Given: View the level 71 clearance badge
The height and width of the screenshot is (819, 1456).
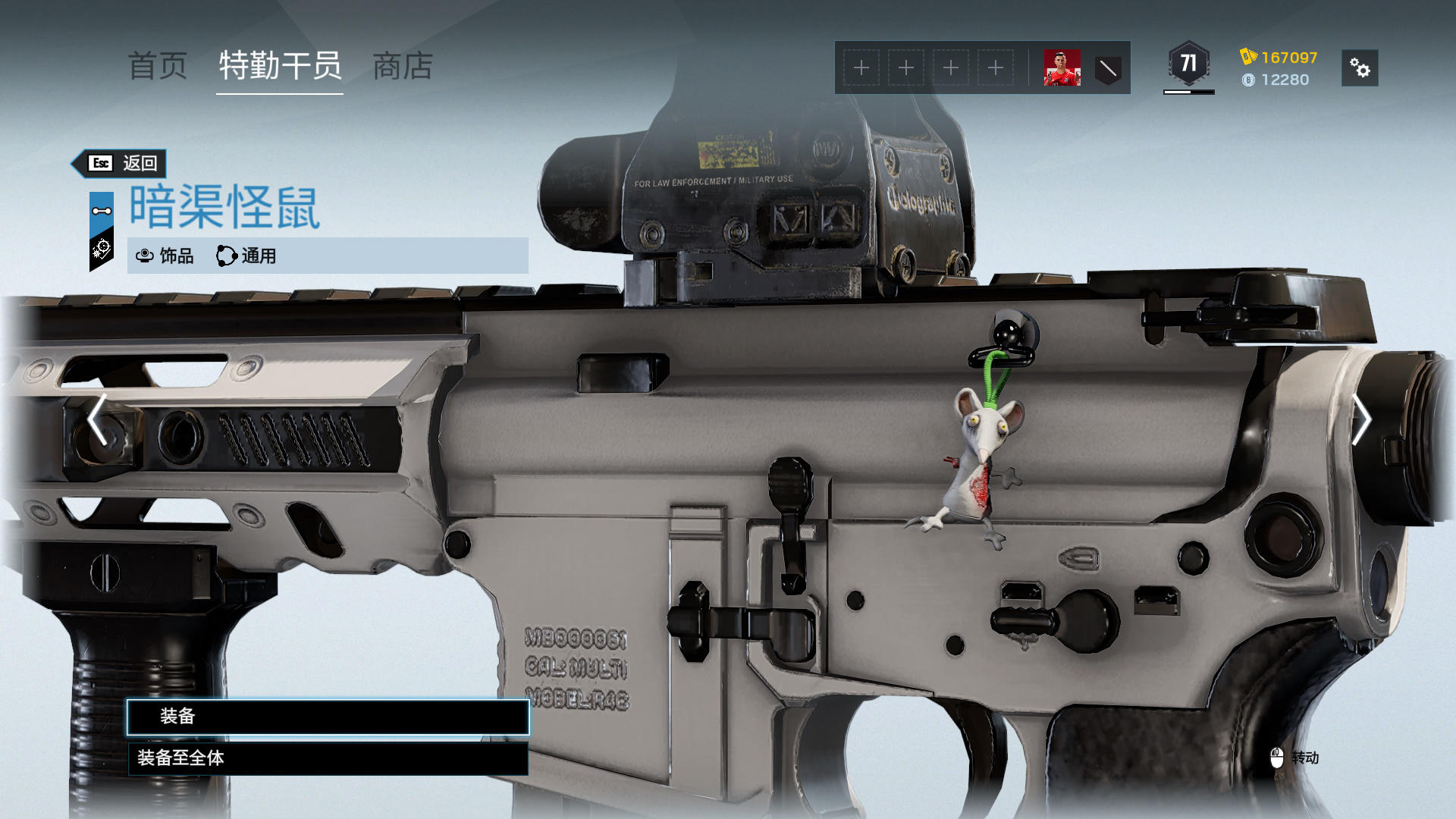Looking at the screenshot, I should tap(1188, 64).
